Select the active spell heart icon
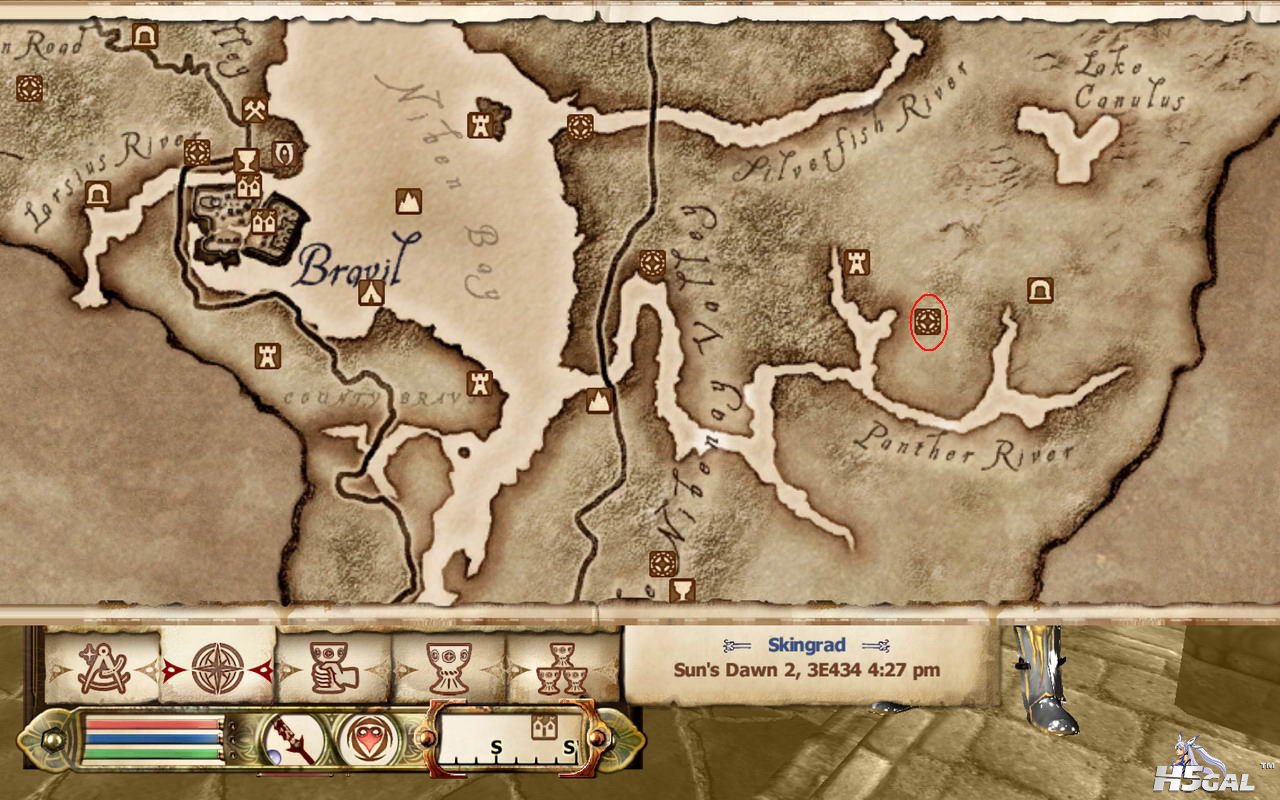 (x=367, y=741)
